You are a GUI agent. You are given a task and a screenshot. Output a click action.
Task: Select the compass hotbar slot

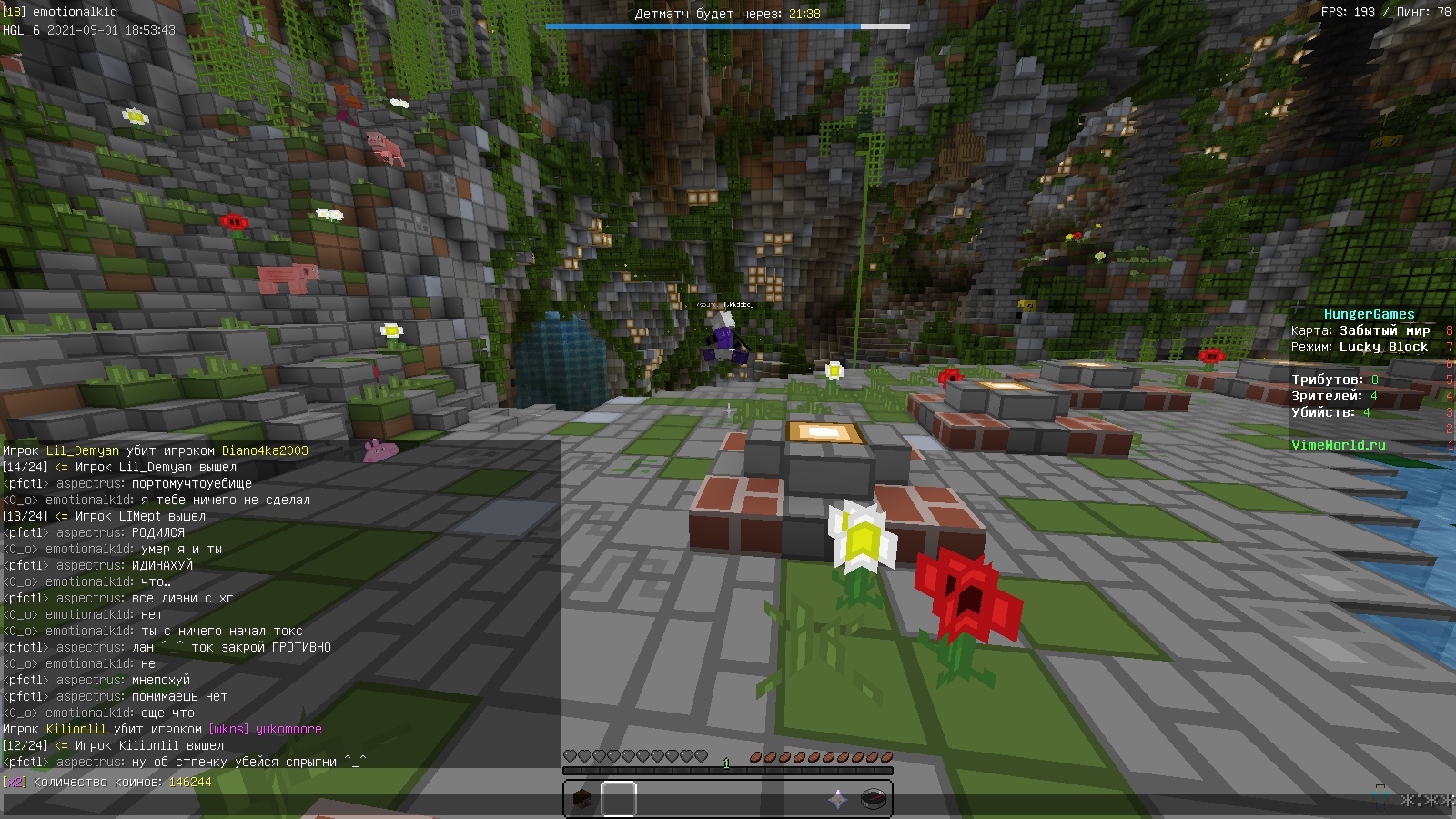pos(874,800)
